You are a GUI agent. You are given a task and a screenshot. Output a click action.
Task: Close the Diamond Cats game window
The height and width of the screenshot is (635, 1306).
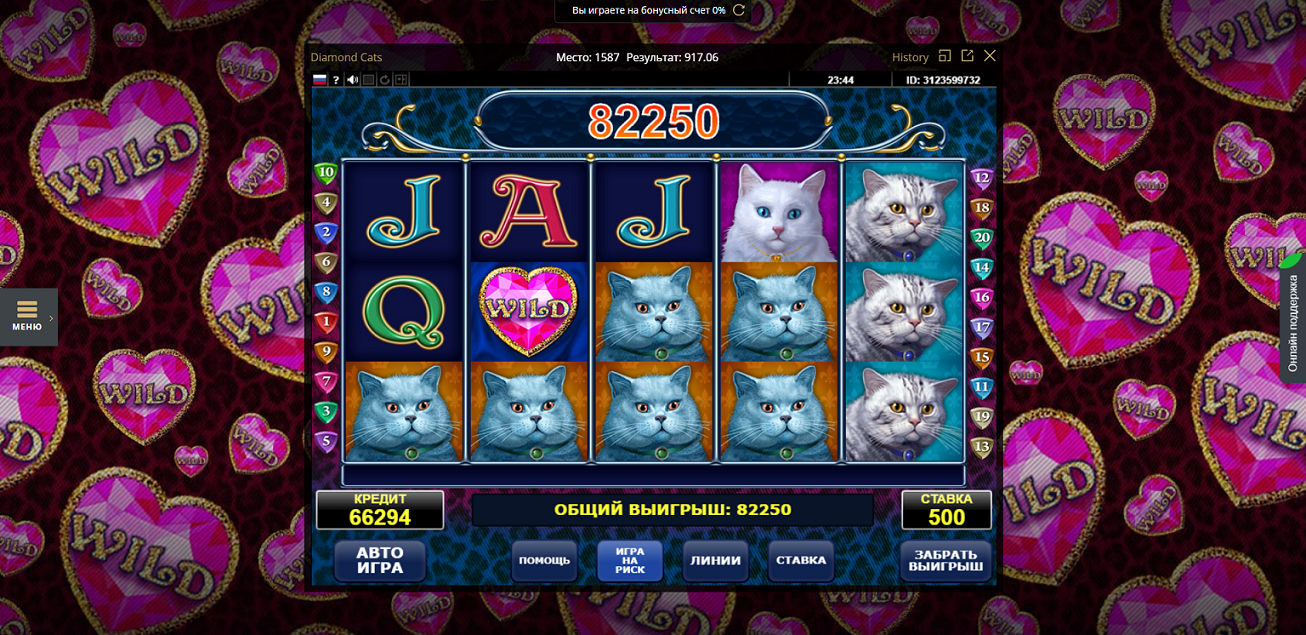click(990, 56)
